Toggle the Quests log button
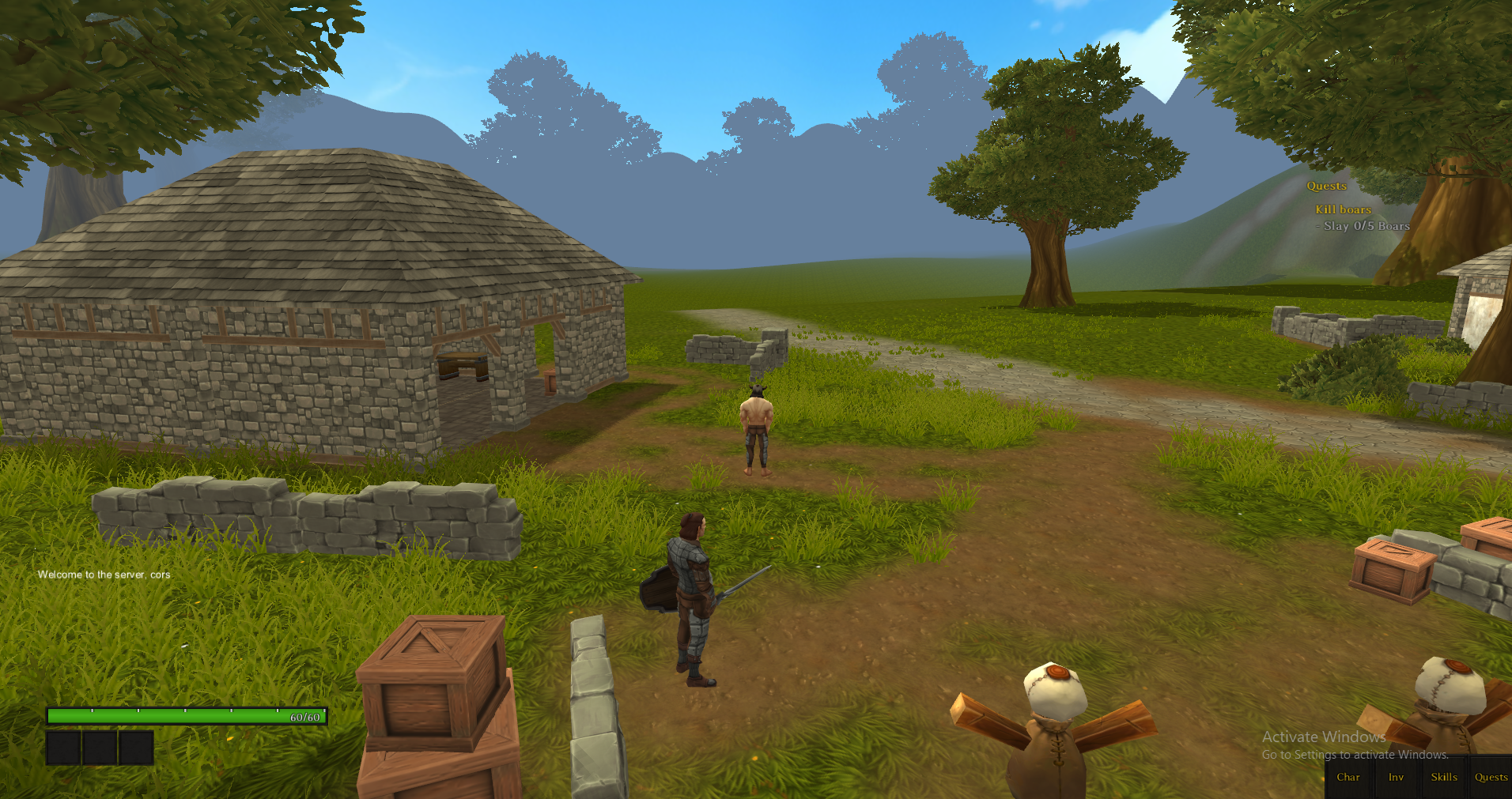 [x=1491, y=777]
